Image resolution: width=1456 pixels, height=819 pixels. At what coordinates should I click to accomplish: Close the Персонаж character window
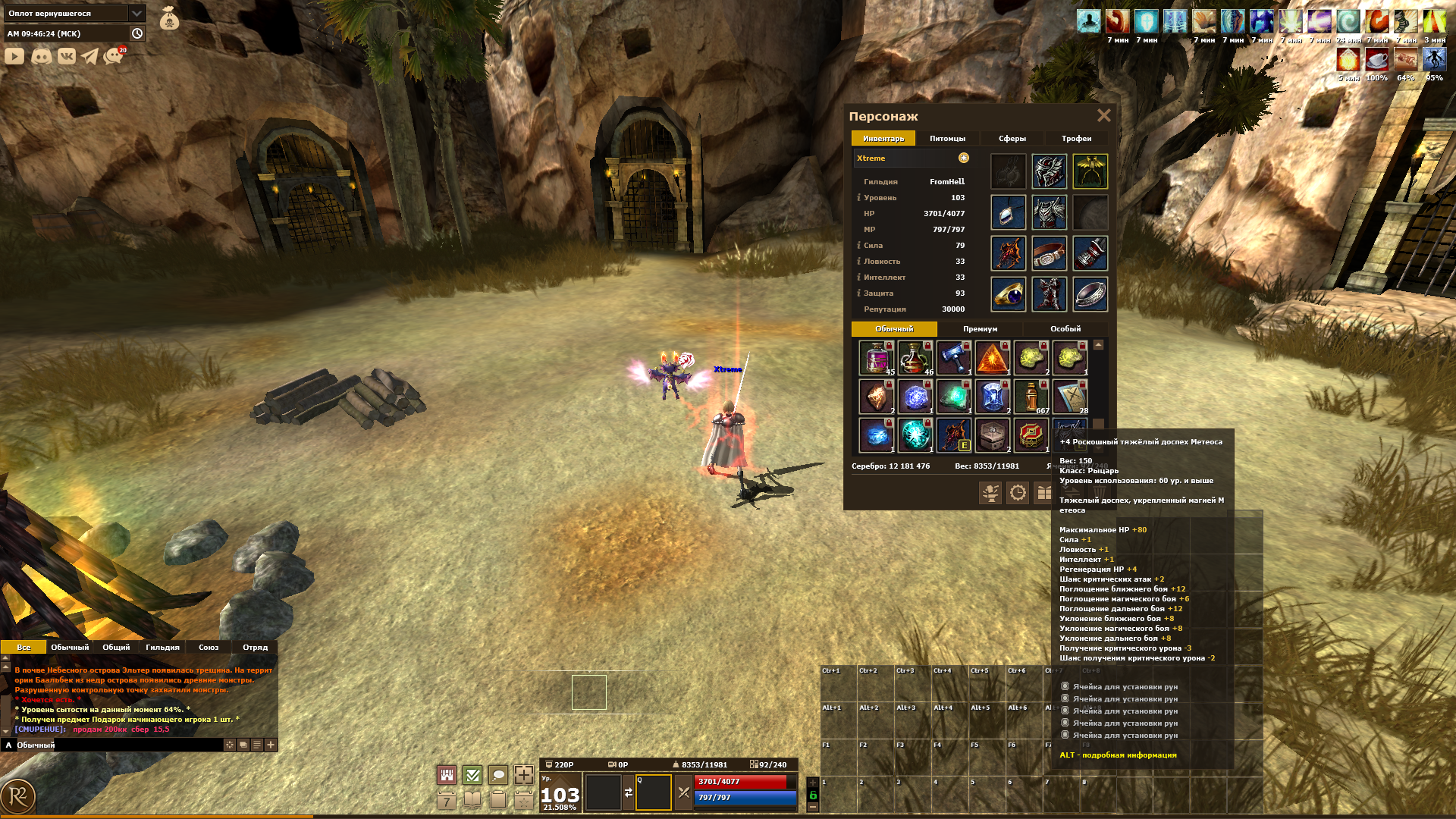coord(1103,115)
